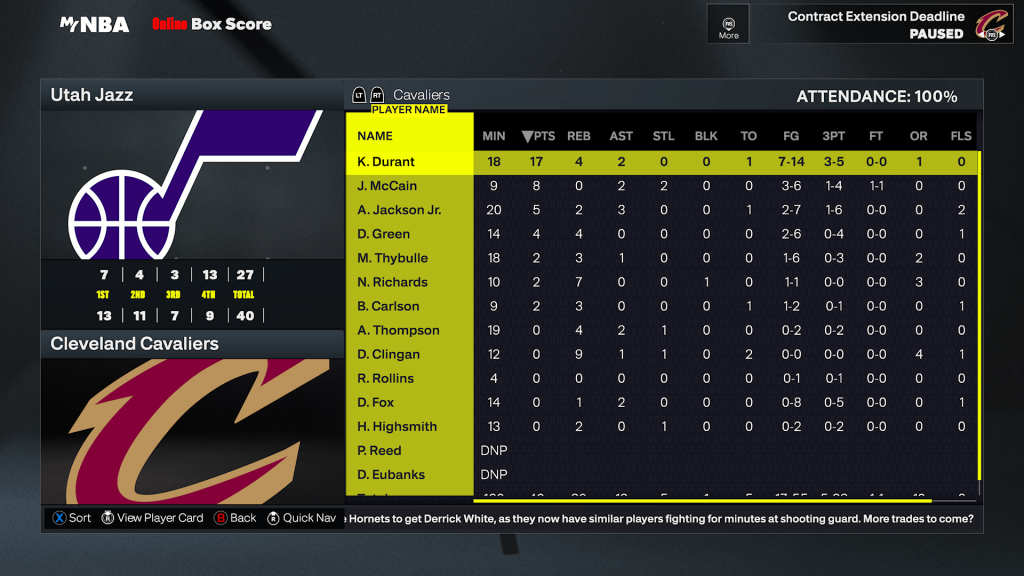Viewport: 1024px width, 576px height.
Task: Select P. Reed's DNP row
Action: (x=380, y=450)
